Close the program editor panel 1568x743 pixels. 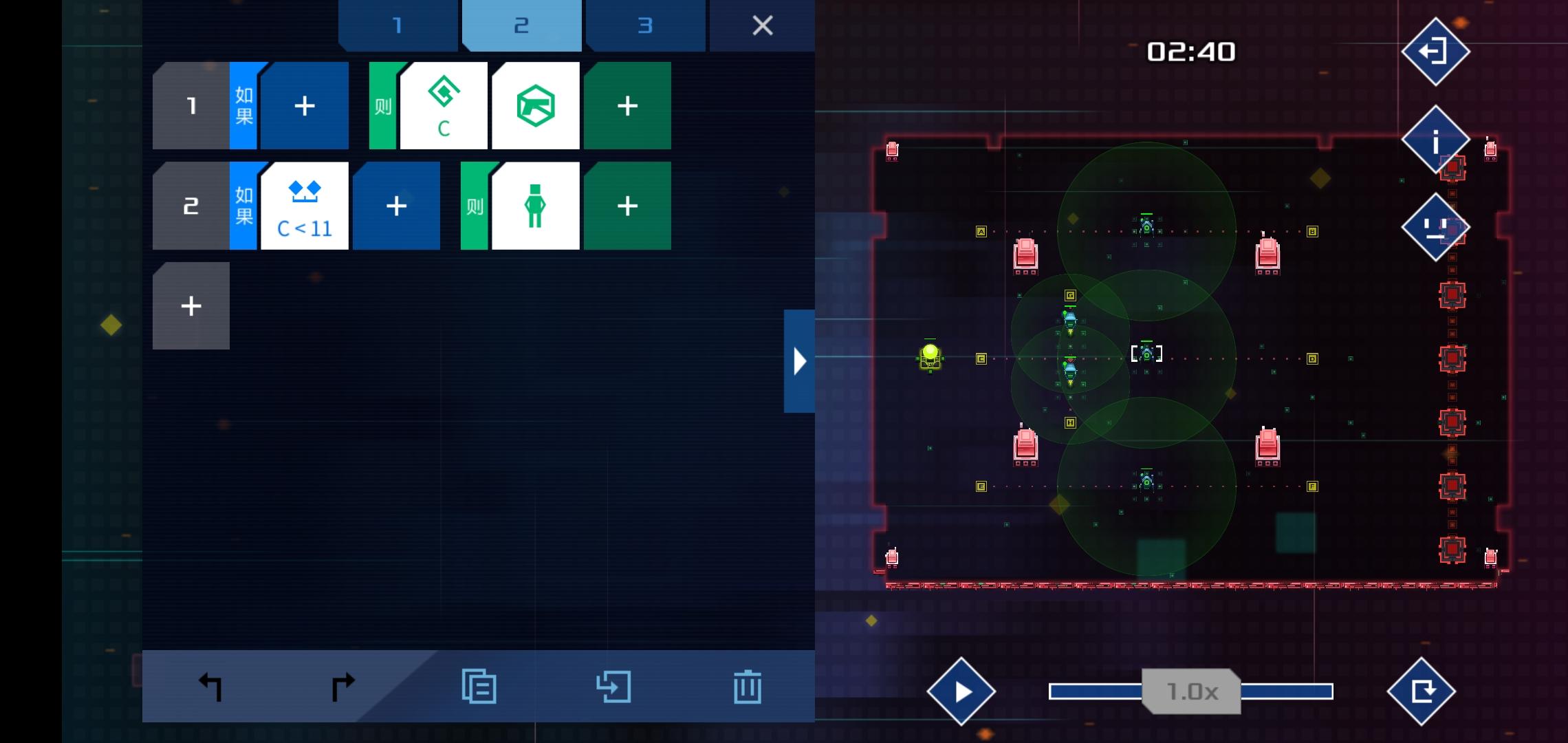coord(762,25)
